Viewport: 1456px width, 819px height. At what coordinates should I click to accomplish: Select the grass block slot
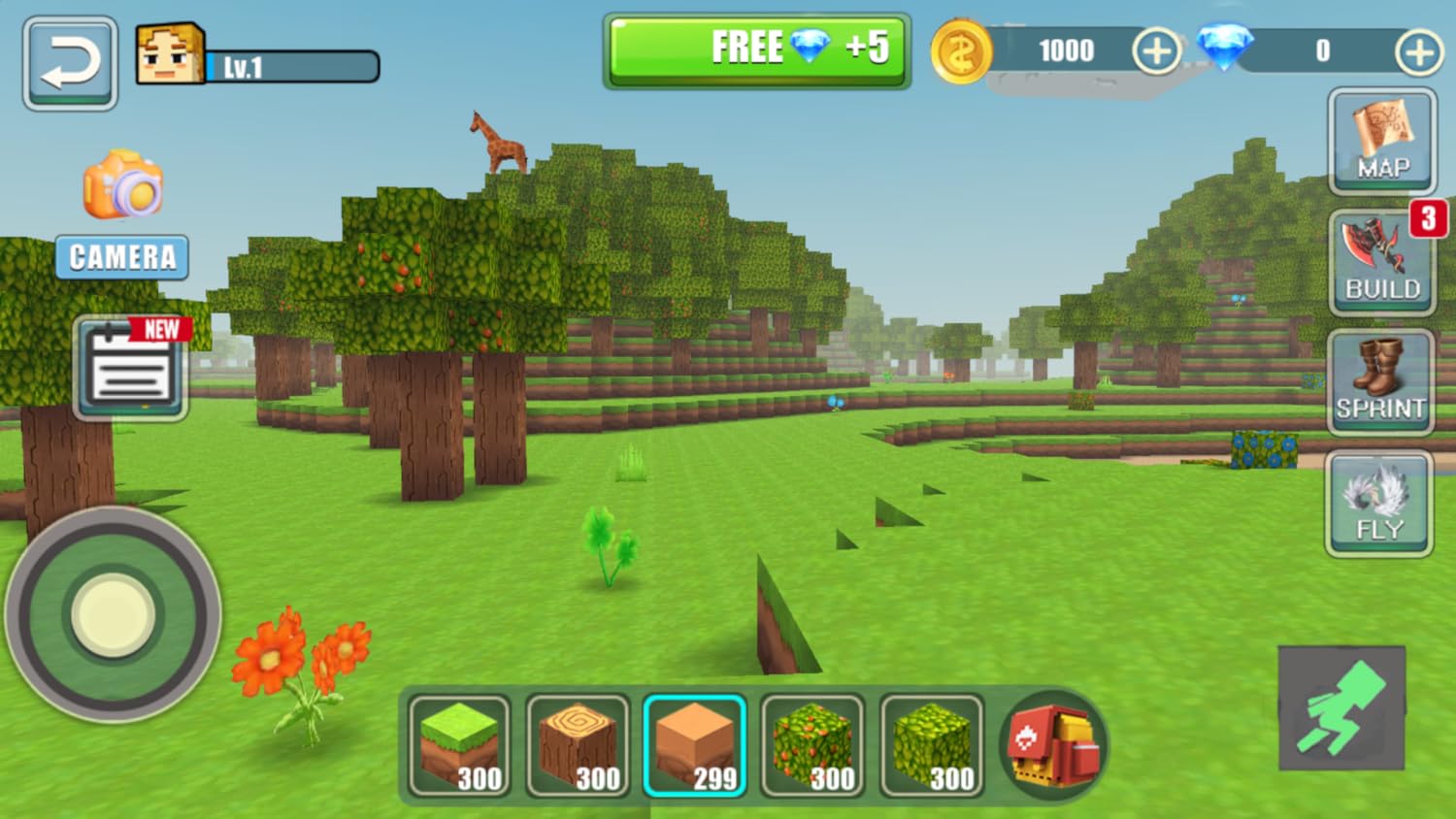coord(459,745)
